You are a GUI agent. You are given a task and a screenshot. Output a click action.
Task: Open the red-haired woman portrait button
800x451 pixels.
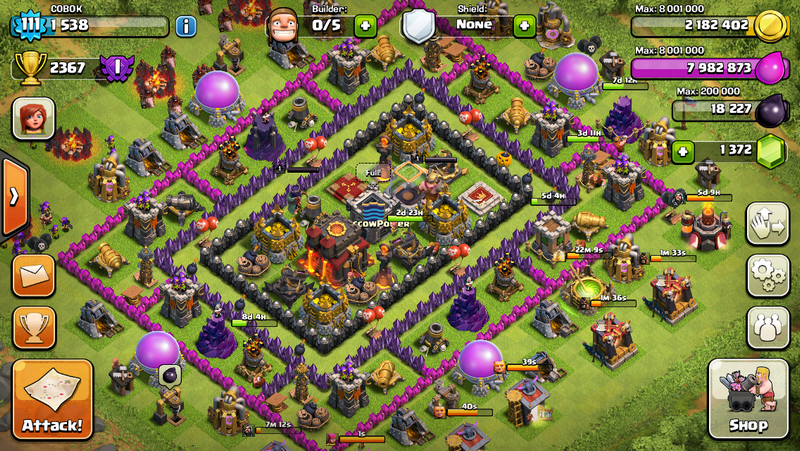click(x=33, y=119)
